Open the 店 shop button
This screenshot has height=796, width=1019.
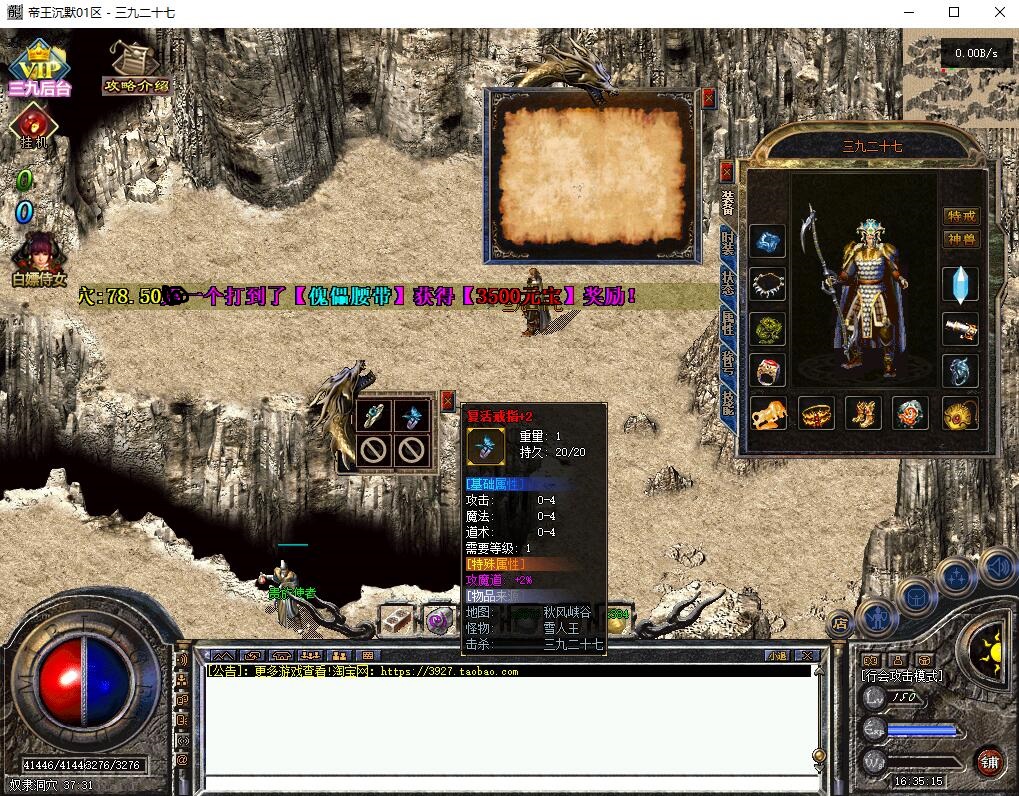pos(840,622)
